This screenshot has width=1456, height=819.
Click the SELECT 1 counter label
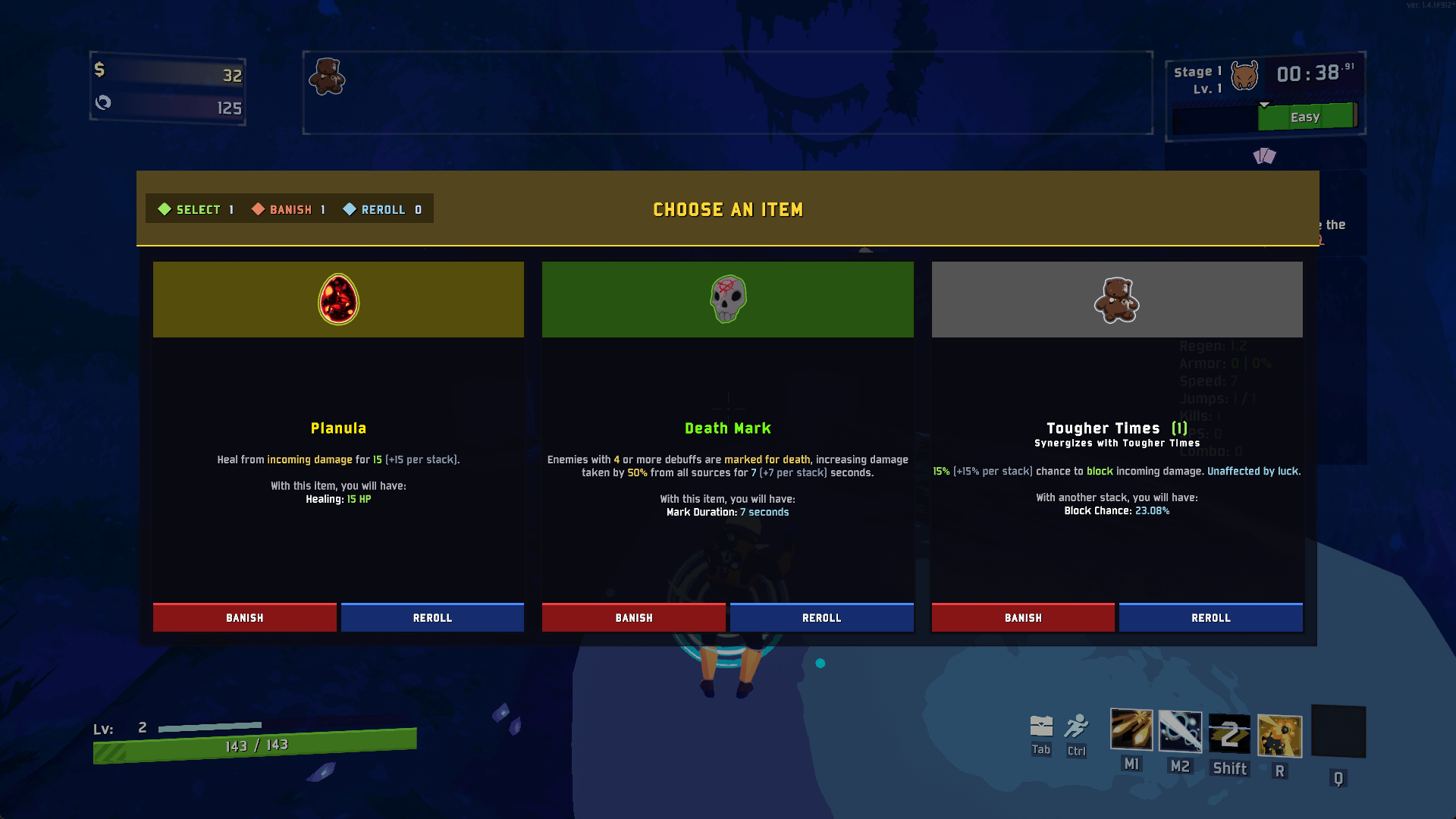point(203,209)
